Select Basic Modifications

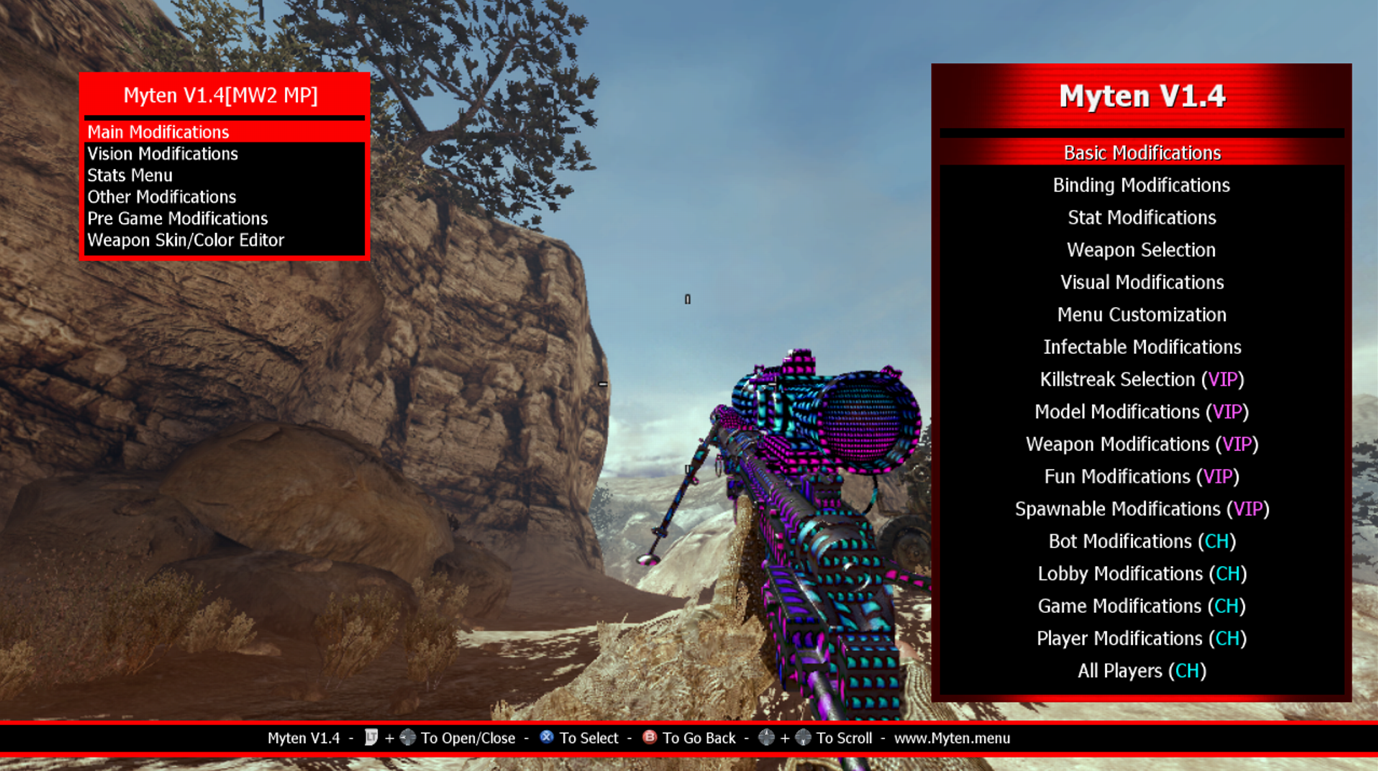[x=1141, y=153]
